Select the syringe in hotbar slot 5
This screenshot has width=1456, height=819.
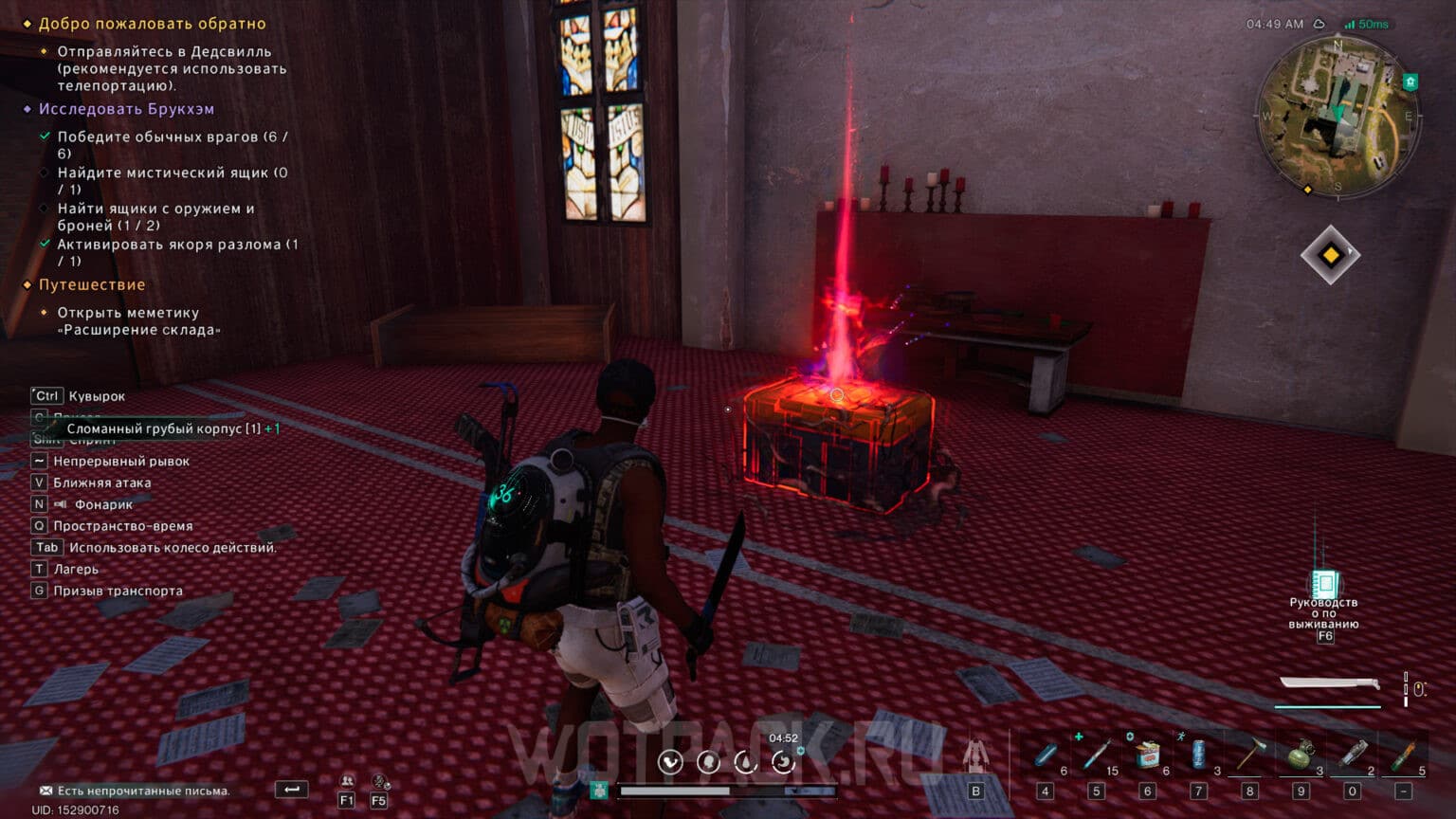1095,755
